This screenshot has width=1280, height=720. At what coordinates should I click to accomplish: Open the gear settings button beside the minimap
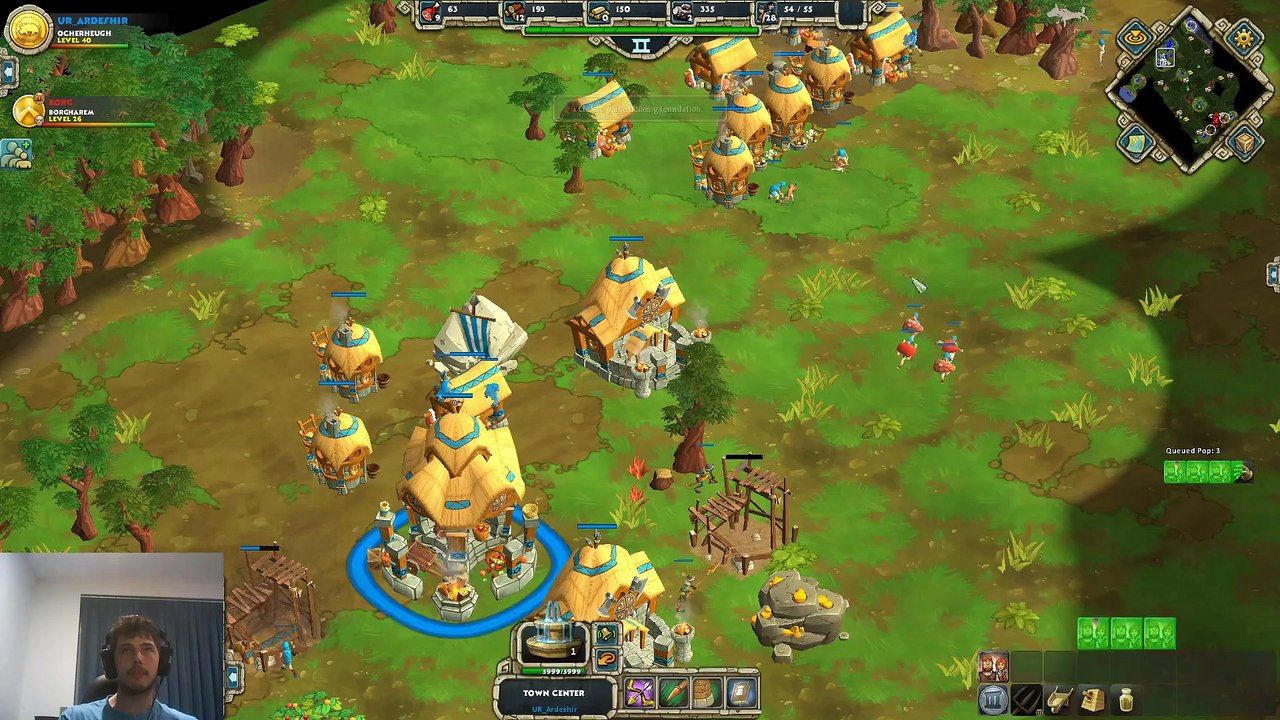point(1244,39)
